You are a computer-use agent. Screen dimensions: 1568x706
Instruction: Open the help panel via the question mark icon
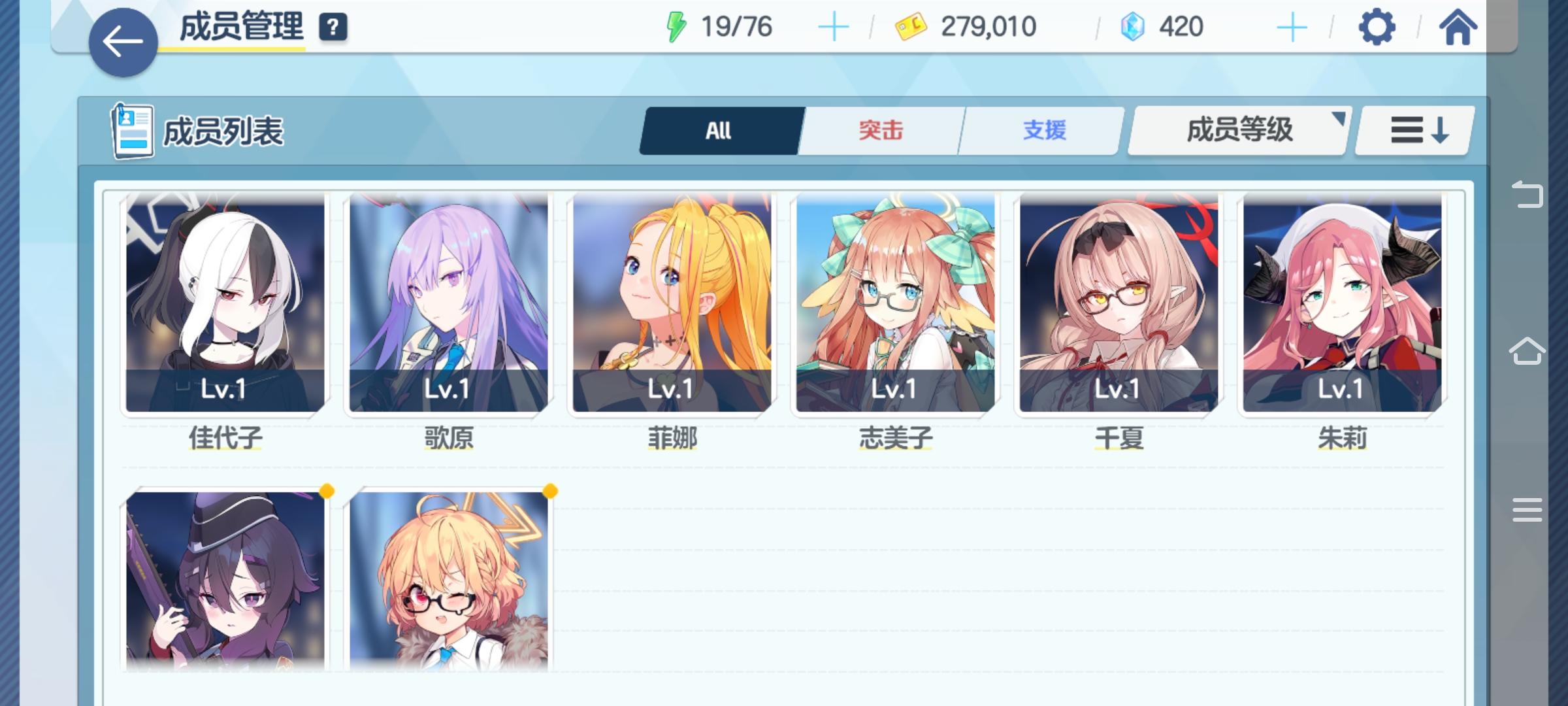click(x=333, y=27)
